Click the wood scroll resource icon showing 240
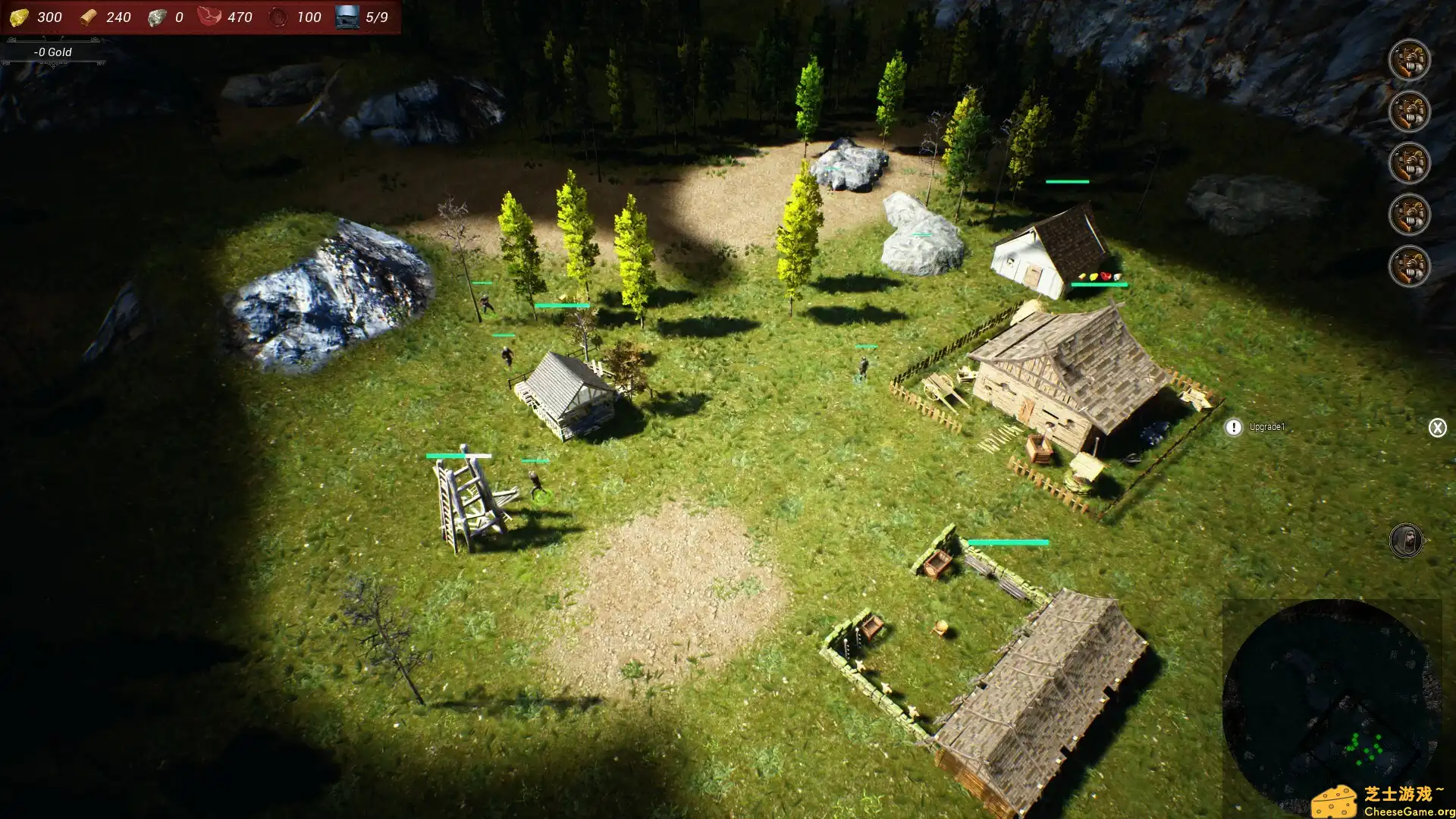Viewport: 1456px width, 819px height. (x=89, y=17)
